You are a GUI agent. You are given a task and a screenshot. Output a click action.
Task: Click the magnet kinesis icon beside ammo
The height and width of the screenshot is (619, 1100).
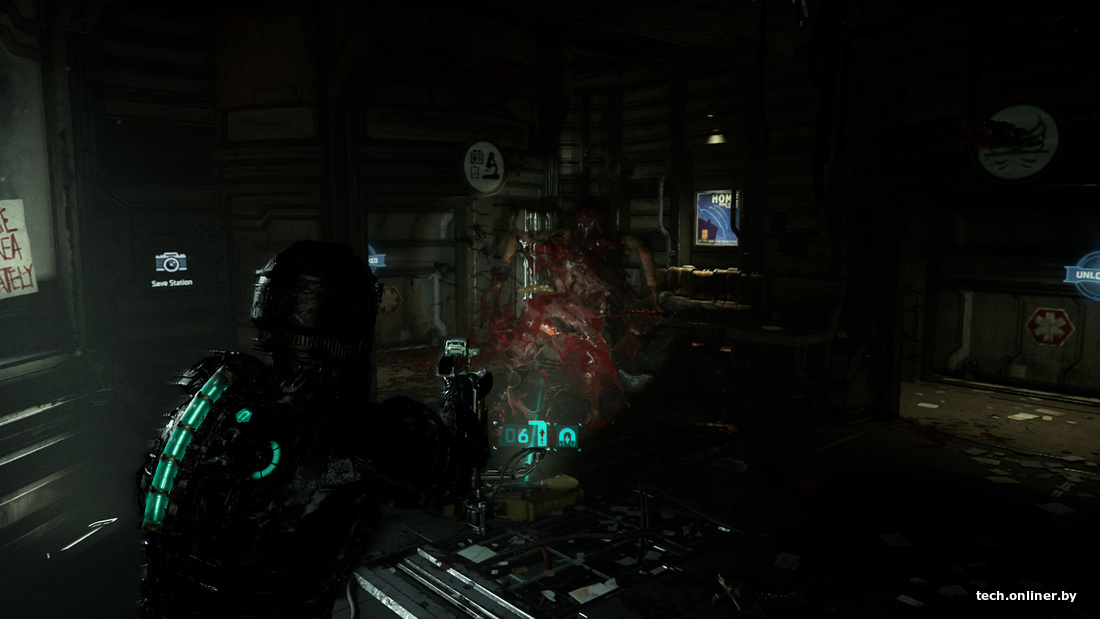click(x=567, y=436)
